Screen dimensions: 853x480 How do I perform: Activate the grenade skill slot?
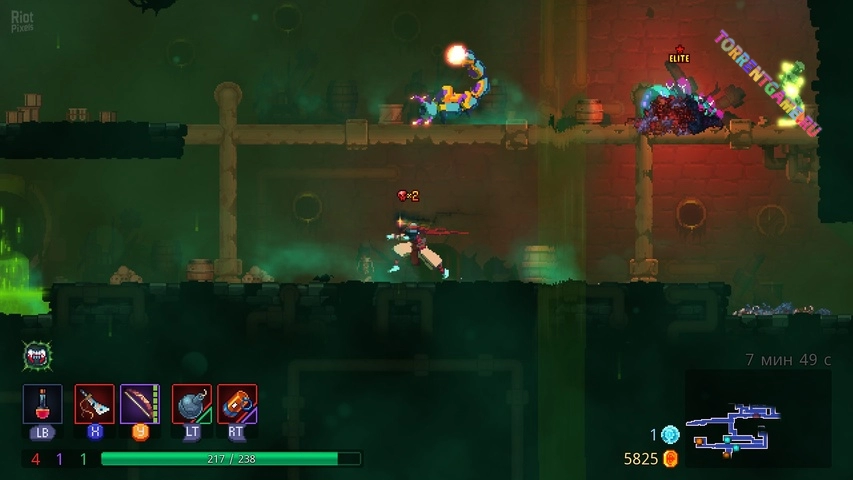[191, 404]
